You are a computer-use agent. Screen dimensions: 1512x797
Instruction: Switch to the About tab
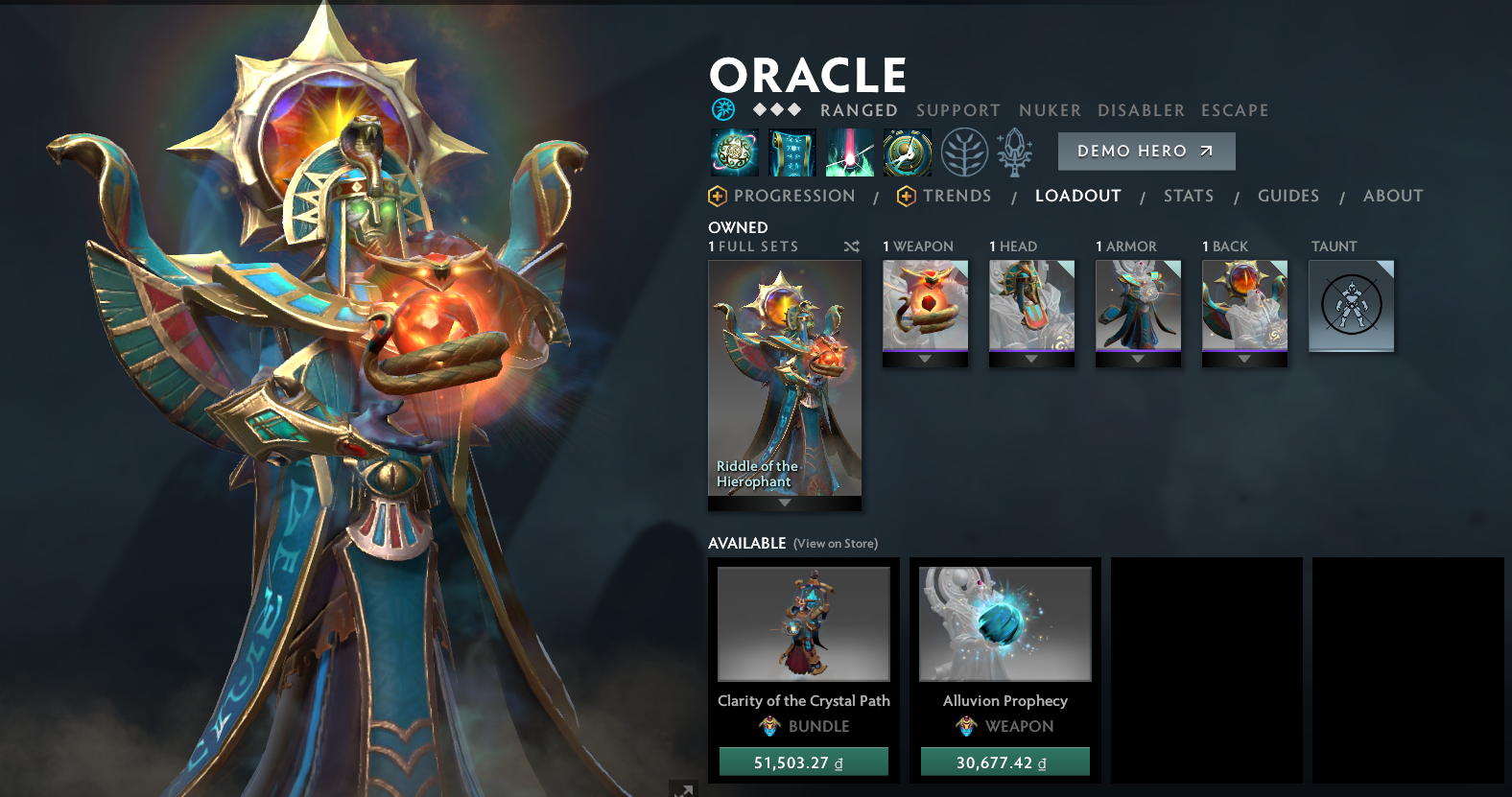[x=1392, y=197]
